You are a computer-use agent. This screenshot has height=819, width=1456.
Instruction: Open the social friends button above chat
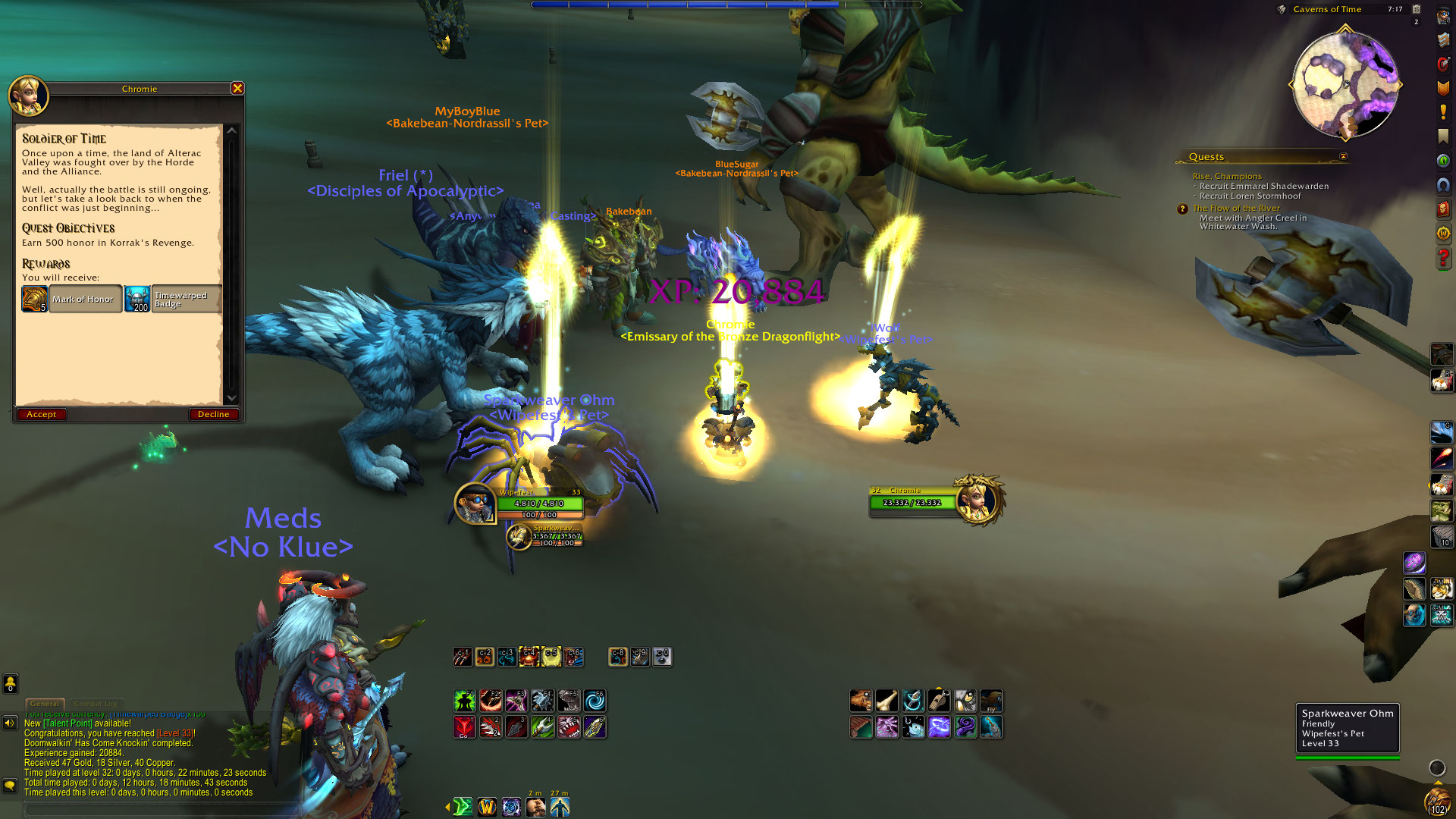click(x=10, y=684)
